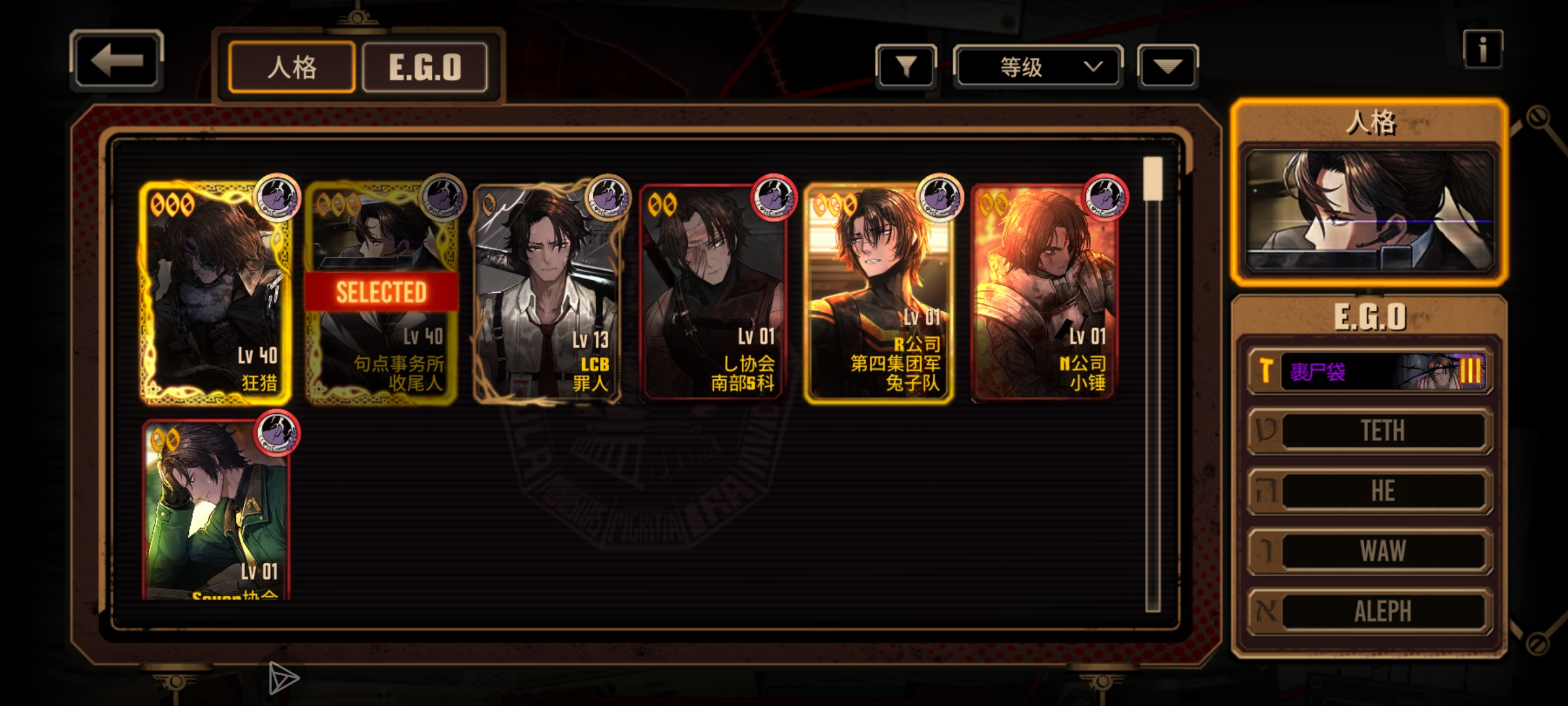Screen dimensions: 1568x706
Task: Open the 等级 sort dropdown
Action: tap(1037, 67)
